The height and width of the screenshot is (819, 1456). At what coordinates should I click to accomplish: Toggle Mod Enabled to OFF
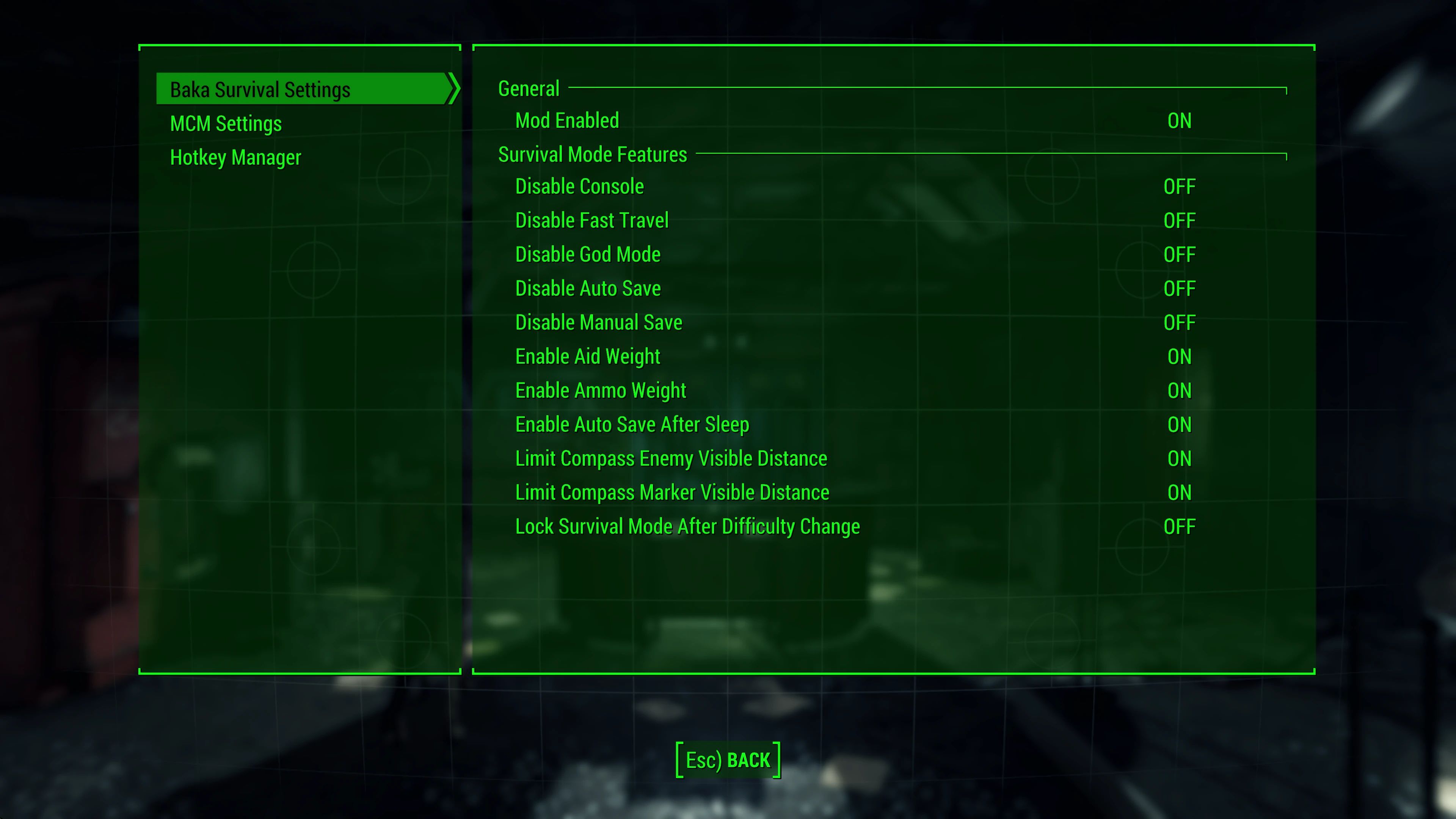tap(1179, 121)
